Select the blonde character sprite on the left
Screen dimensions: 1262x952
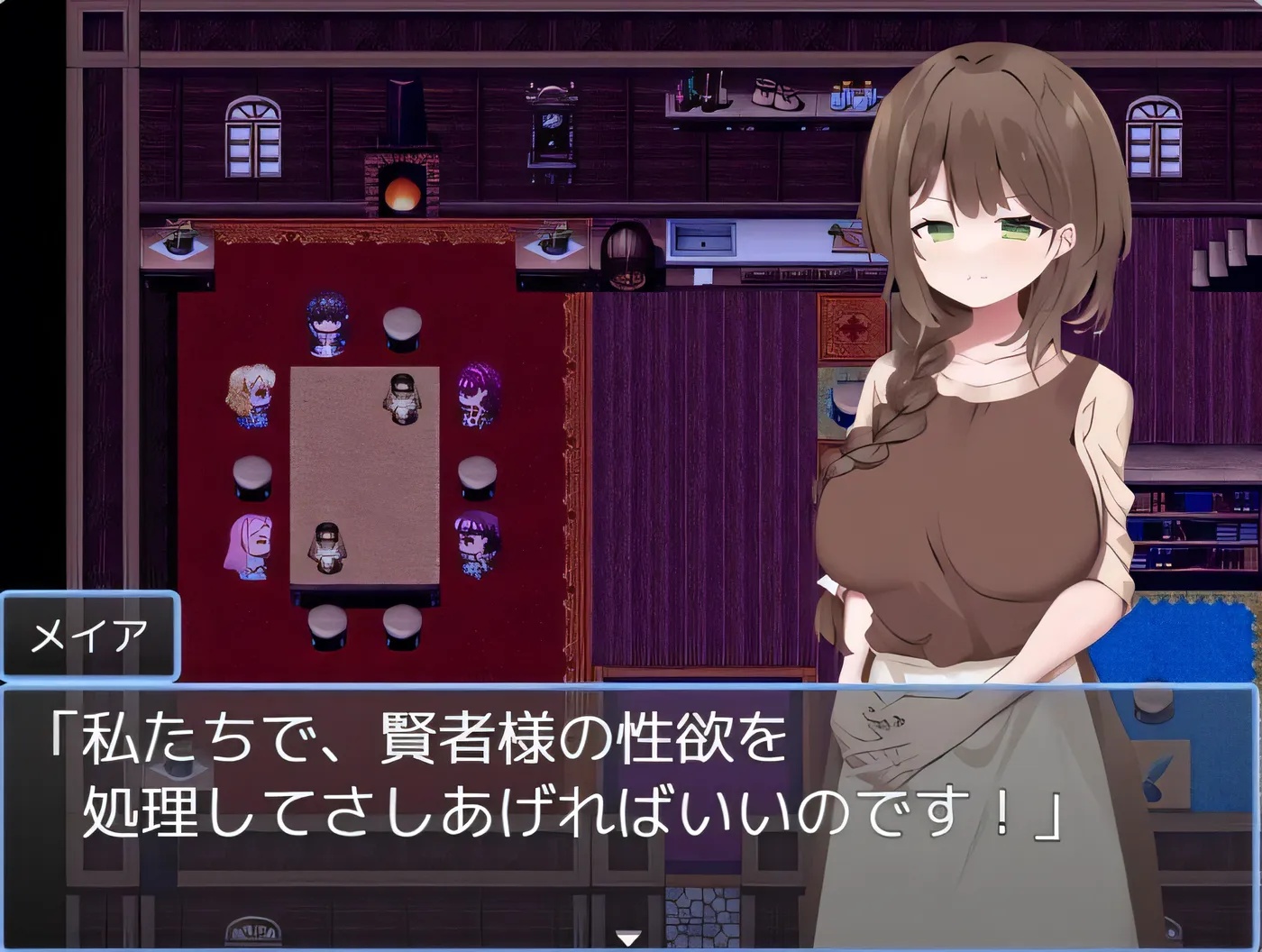251,397
